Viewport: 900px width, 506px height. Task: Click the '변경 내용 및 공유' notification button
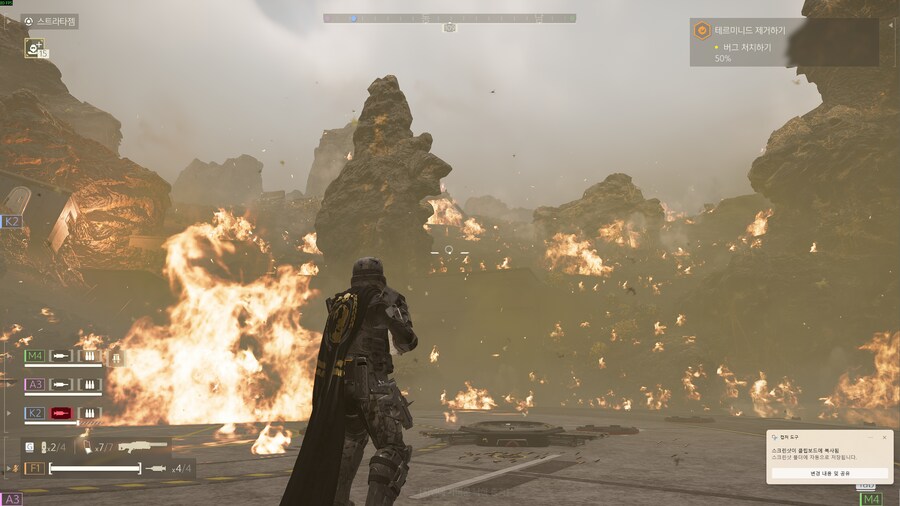pos(828,473)
